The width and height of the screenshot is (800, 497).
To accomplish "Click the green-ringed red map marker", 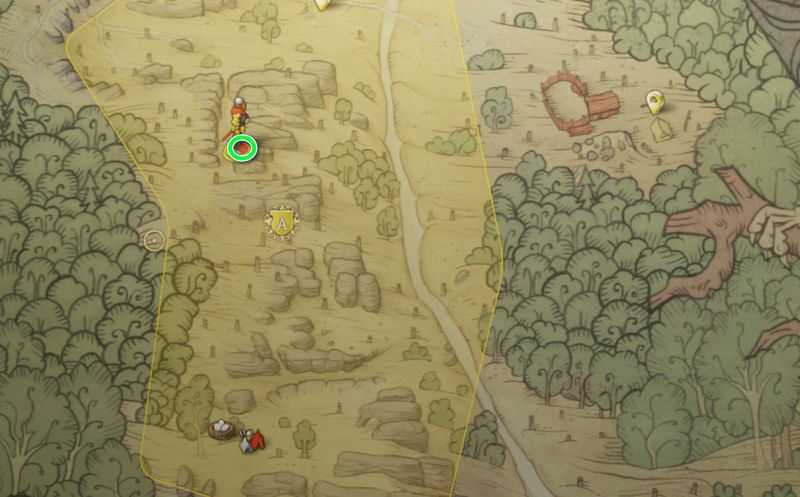I will coord(242,149).
